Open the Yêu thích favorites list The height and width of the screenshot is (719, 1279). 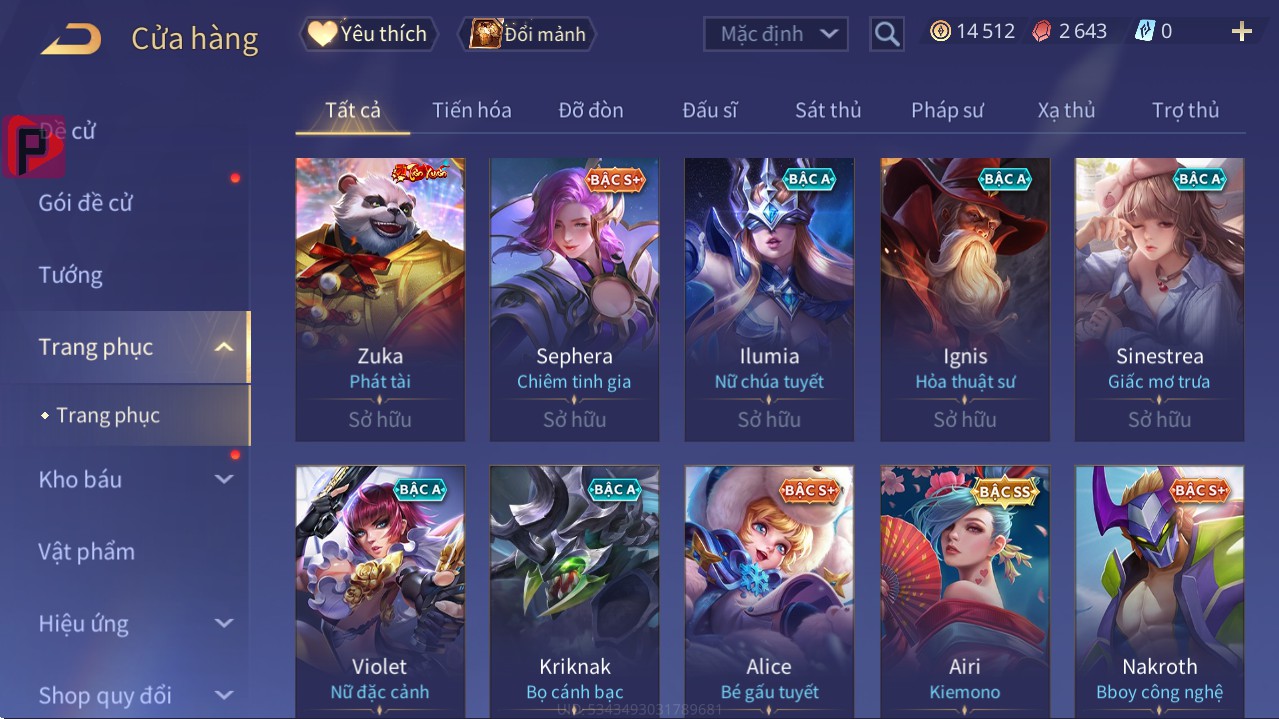point(367,34)
